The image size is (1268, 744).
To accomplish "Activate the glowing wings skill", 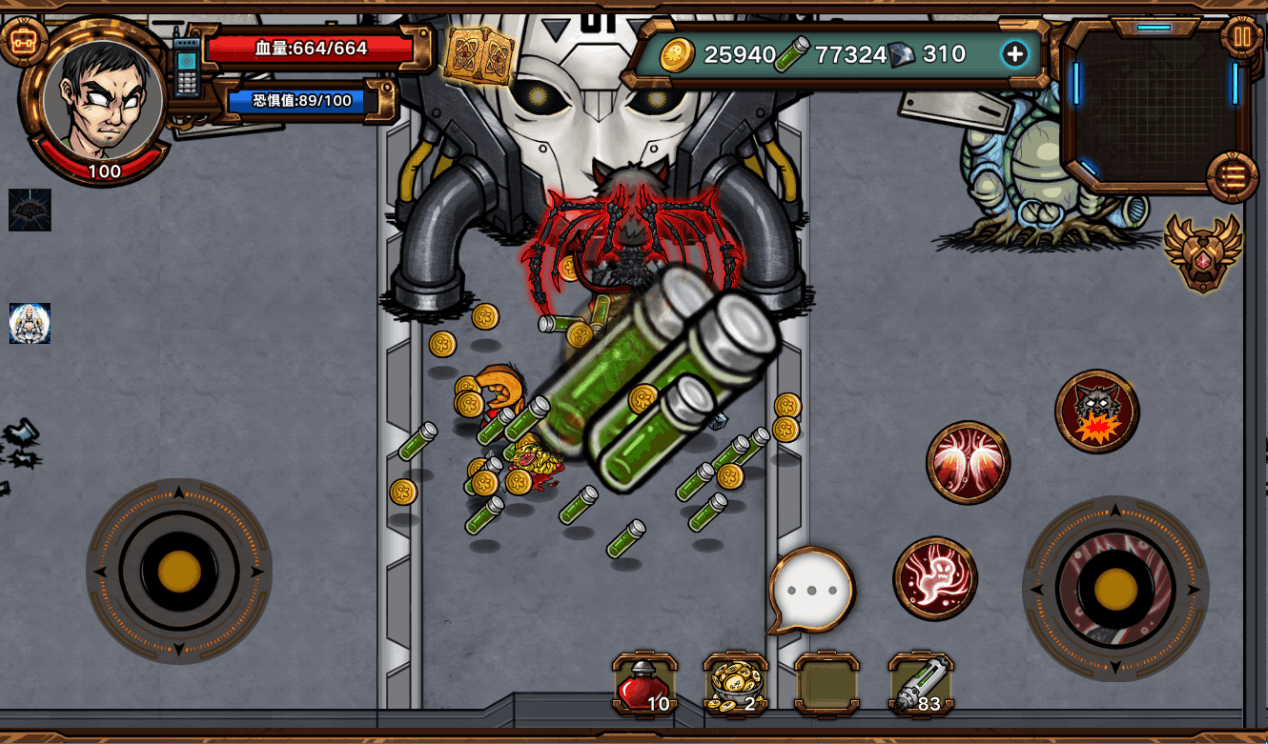I will 967,461.
